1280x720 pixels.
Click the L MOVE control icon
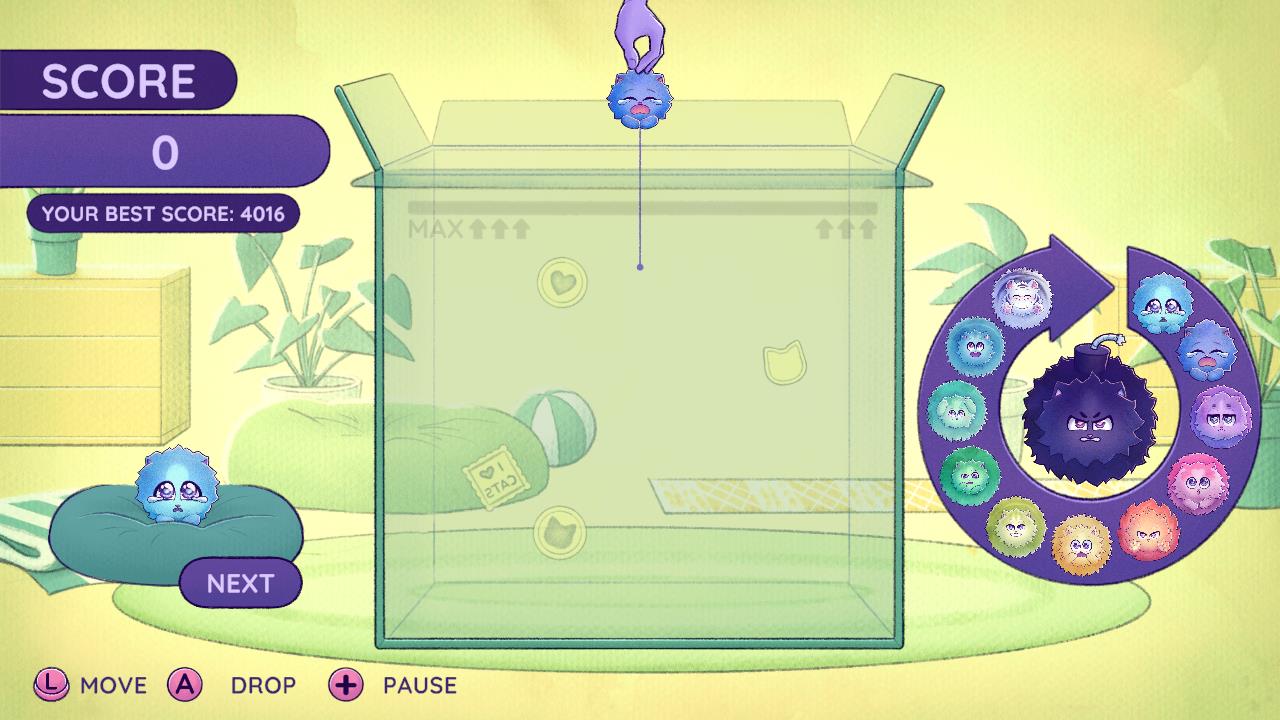pos(50,686)
